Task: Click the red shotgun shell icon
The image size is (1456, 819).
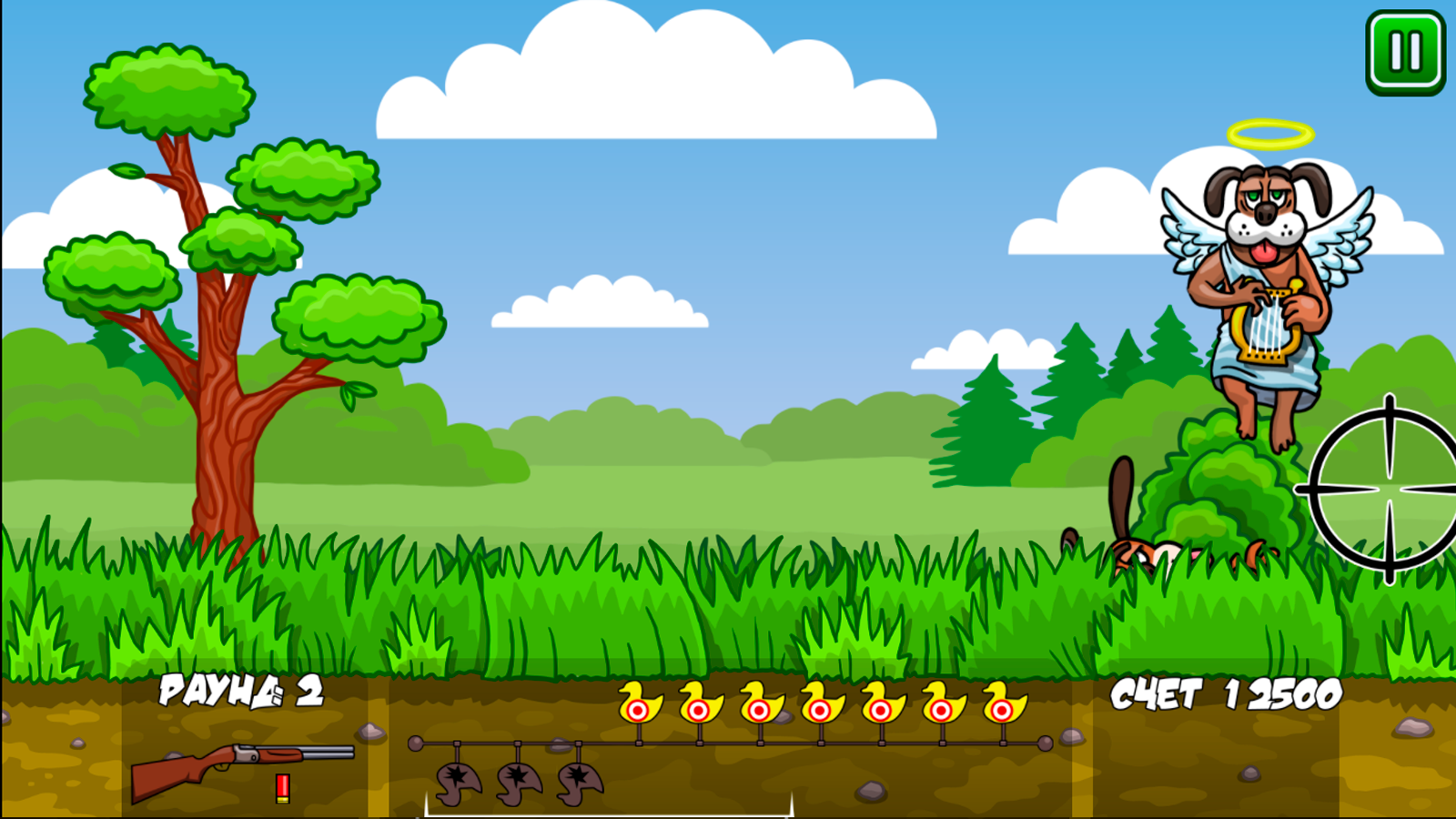Action: [x=282, y=788]
